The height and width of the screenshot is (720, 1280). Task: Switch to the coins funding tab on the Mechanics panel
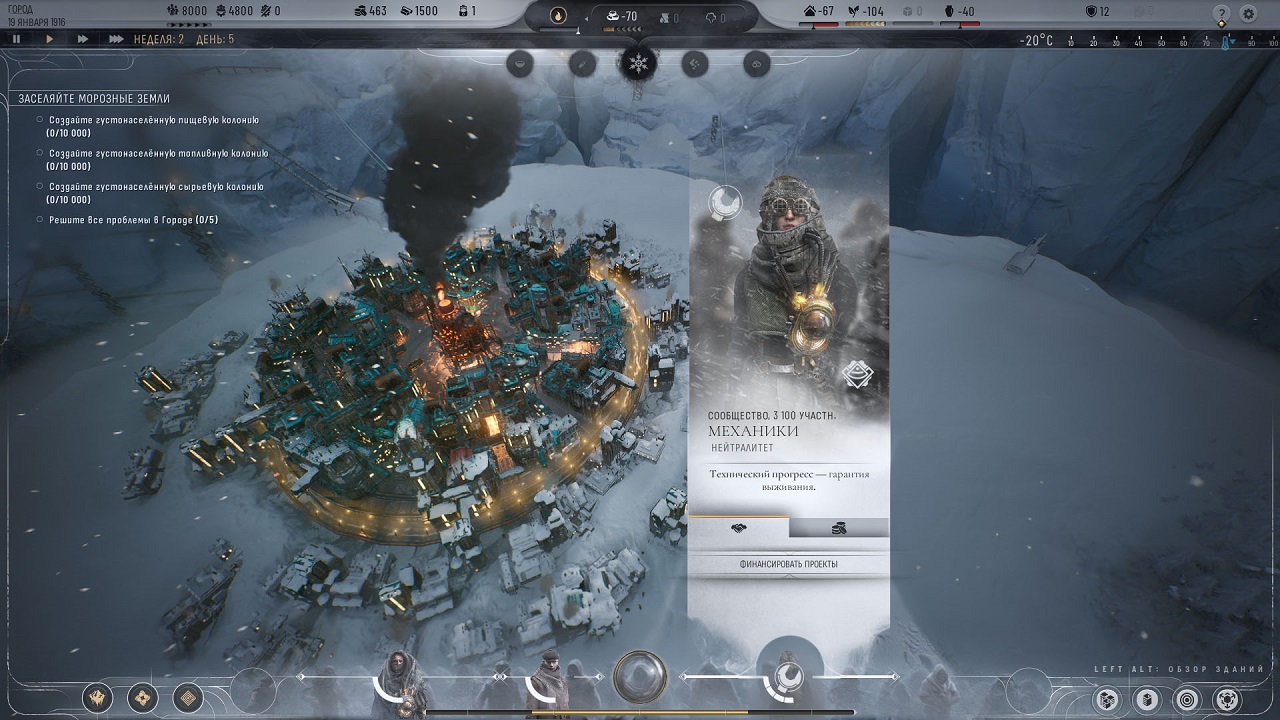pyautogui.click(x=838, y=527)
